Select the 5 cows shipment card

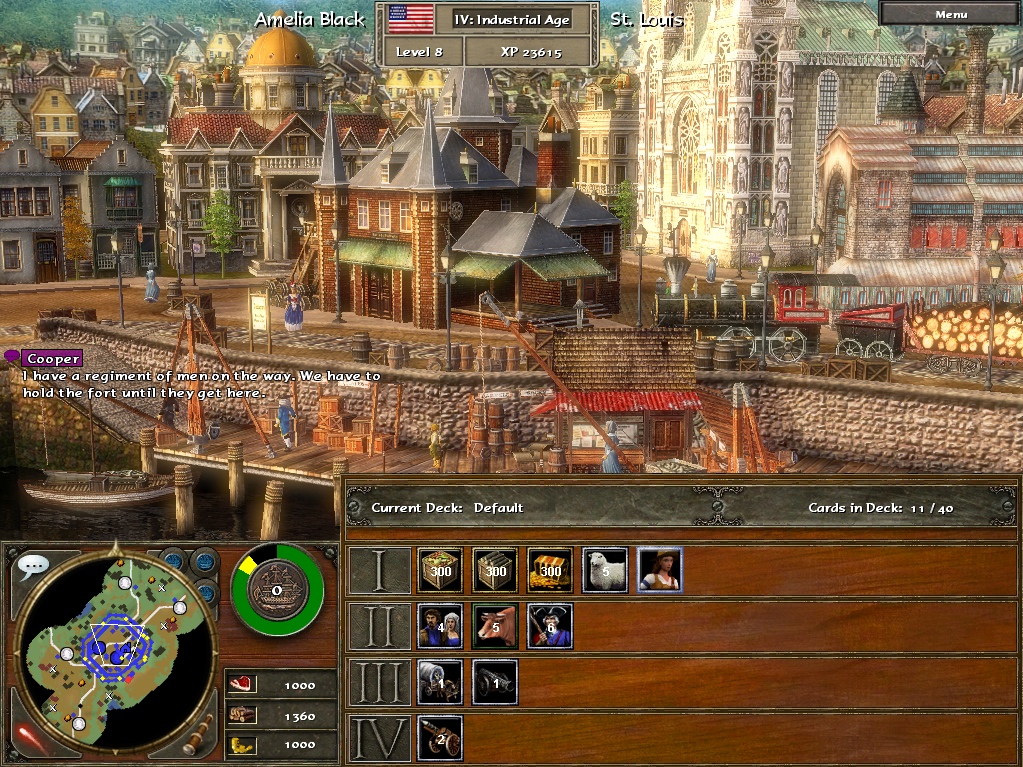[495, 626]
